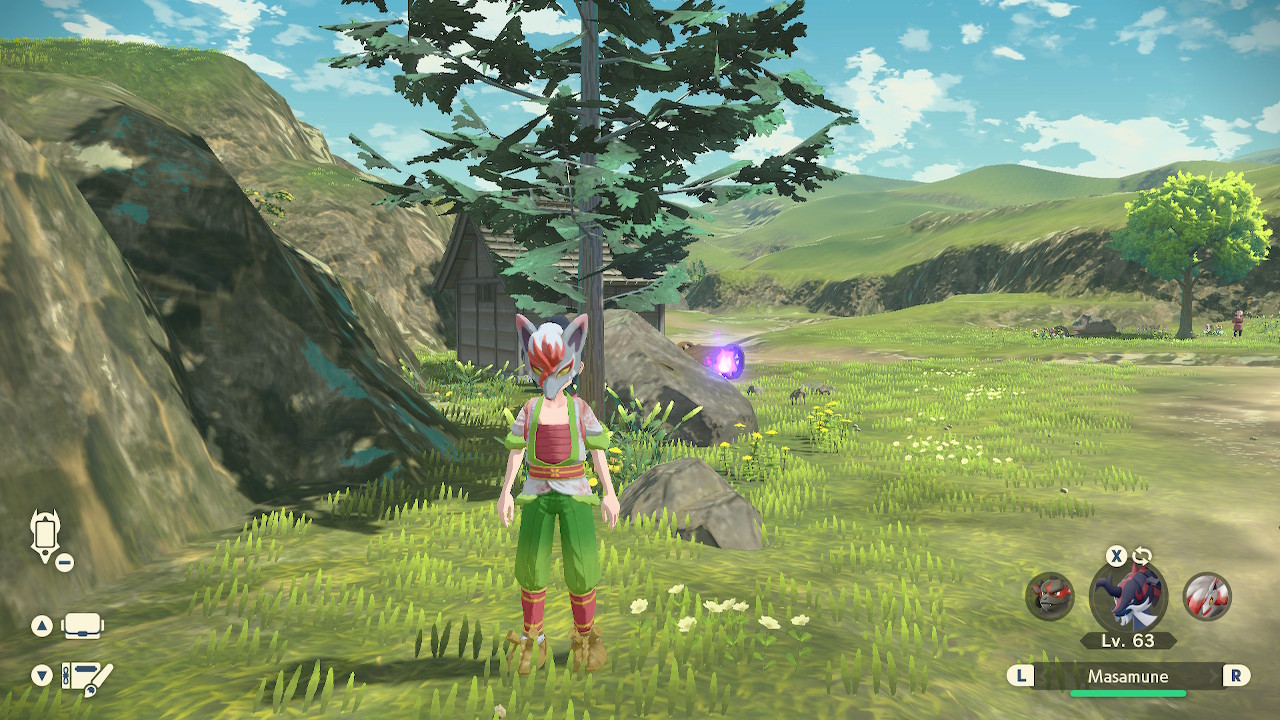
Task: Pick the gray red-masked Pokémon portrait
Action: click(1050, 597)
